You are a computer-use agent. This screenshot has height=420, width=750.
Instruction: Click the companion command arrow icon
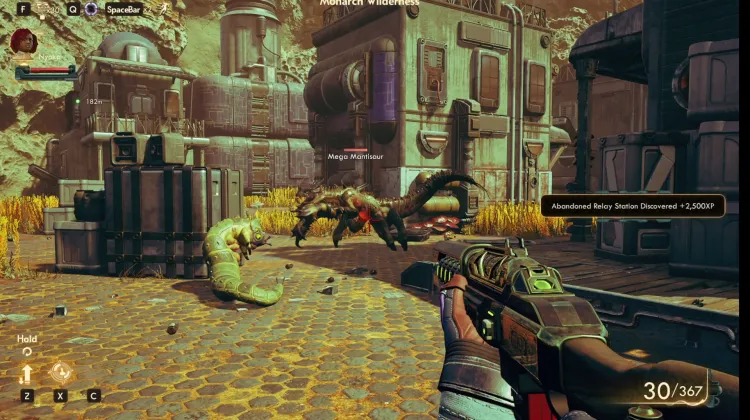coord(27,374)
